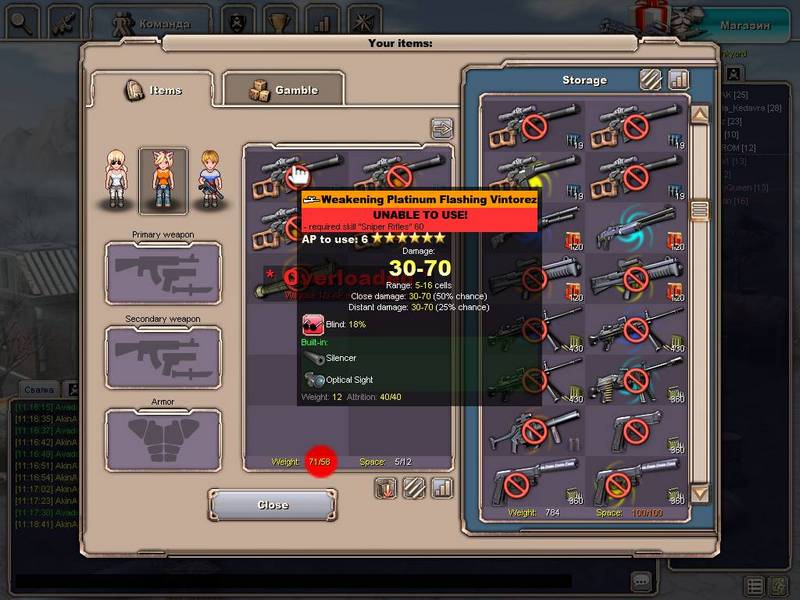Close the Your items window
Viewport: 800px width, 600px height.
272,505
